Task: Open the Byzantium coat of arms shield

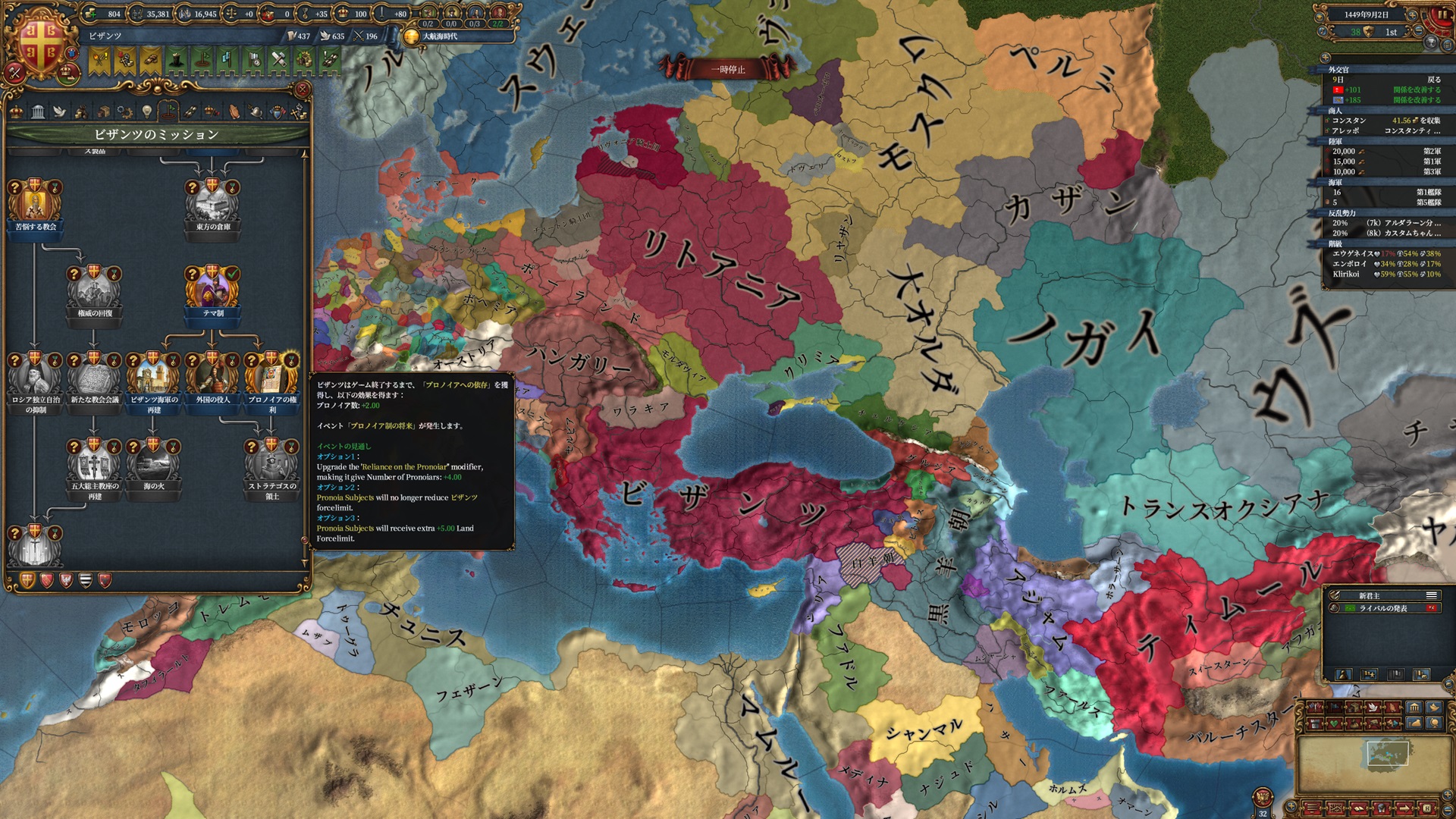Action: (x=40, y=44)
